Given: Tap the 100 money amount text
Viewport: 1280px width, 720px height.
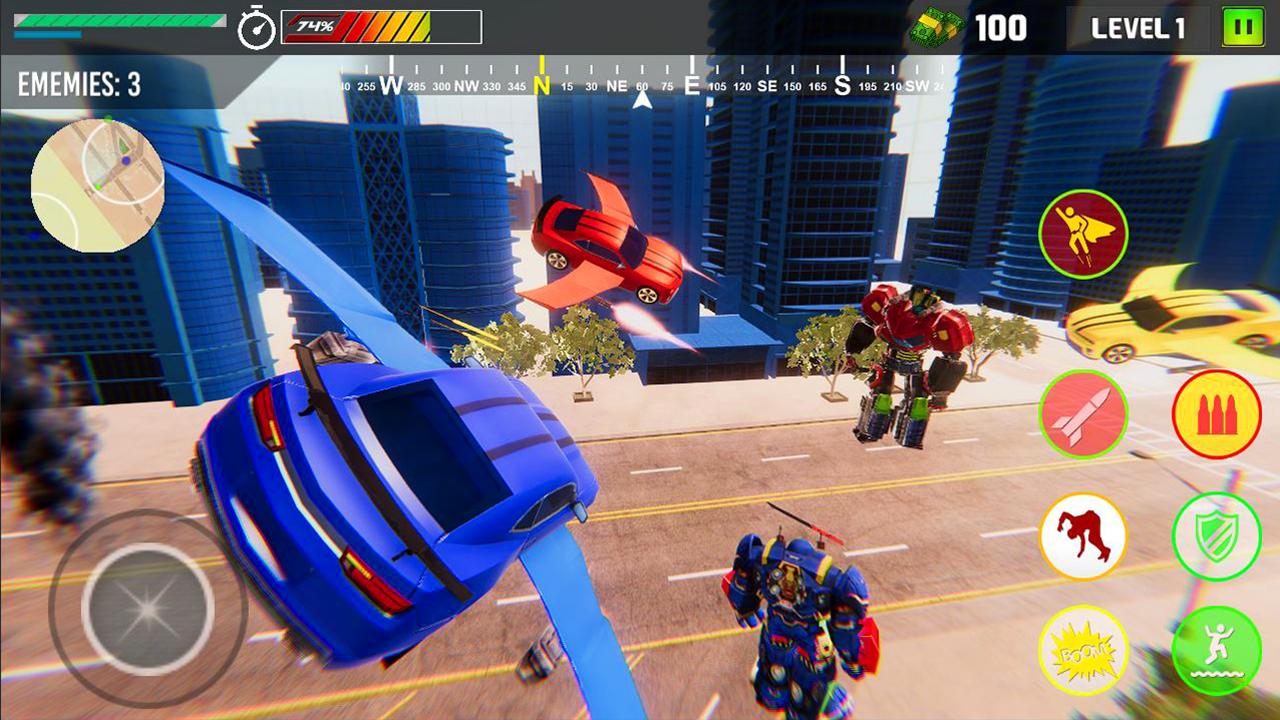Looking at the screenshot, I should click(1005, 26).
